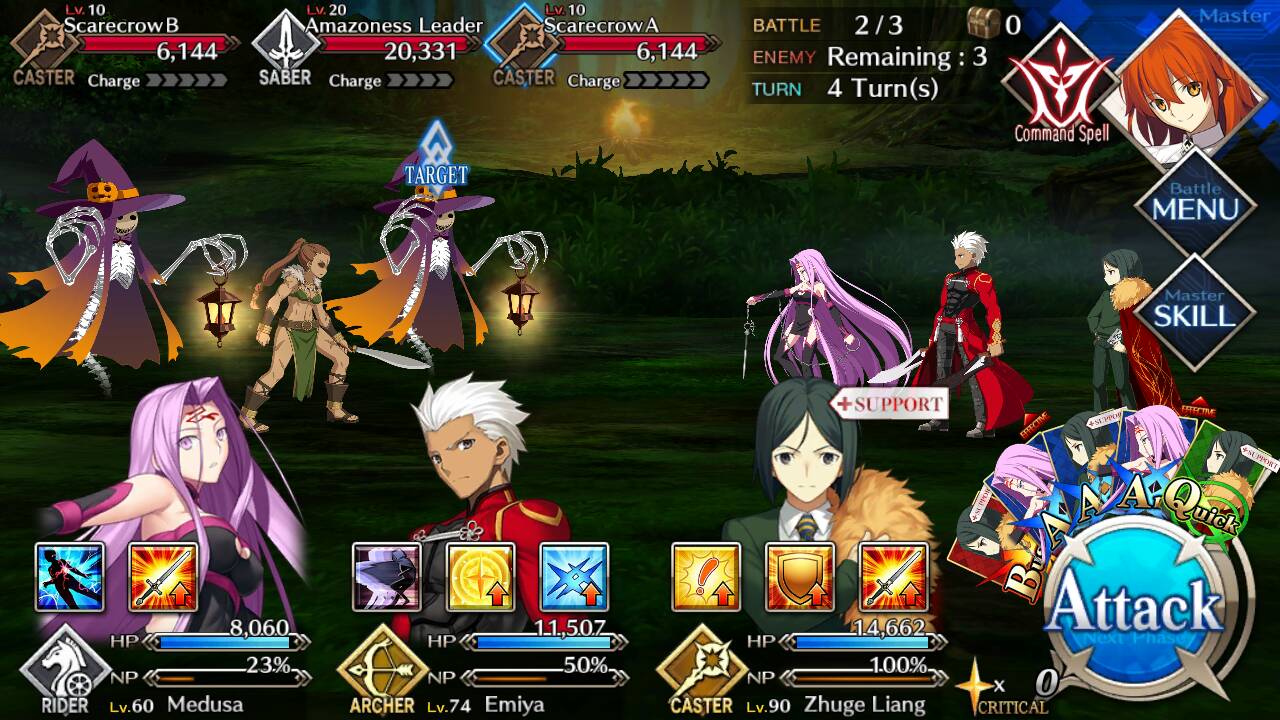Use Zhuge Liang's sword attack-up skill

(x=893, y=577)
